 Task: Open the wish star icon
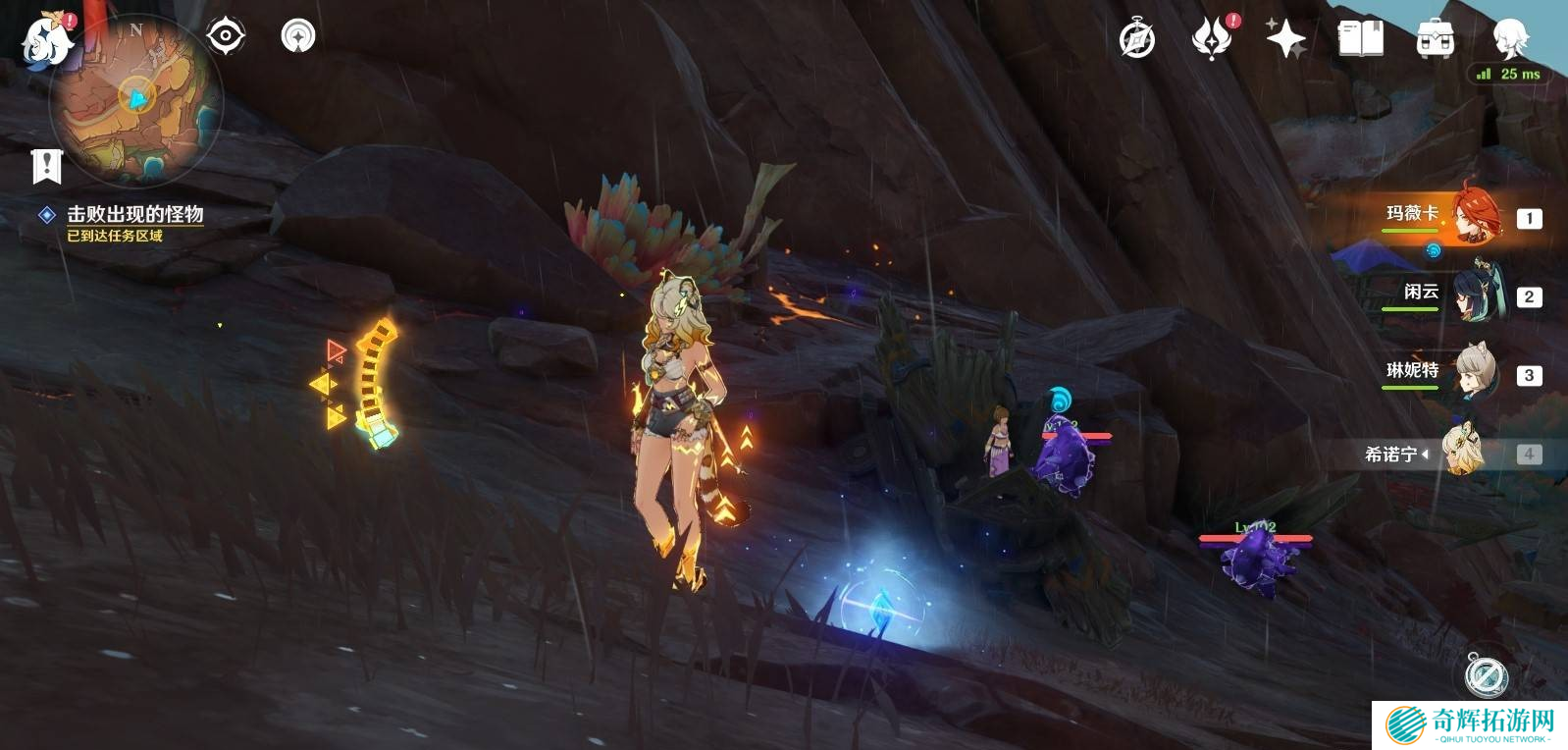point(1285,39)
